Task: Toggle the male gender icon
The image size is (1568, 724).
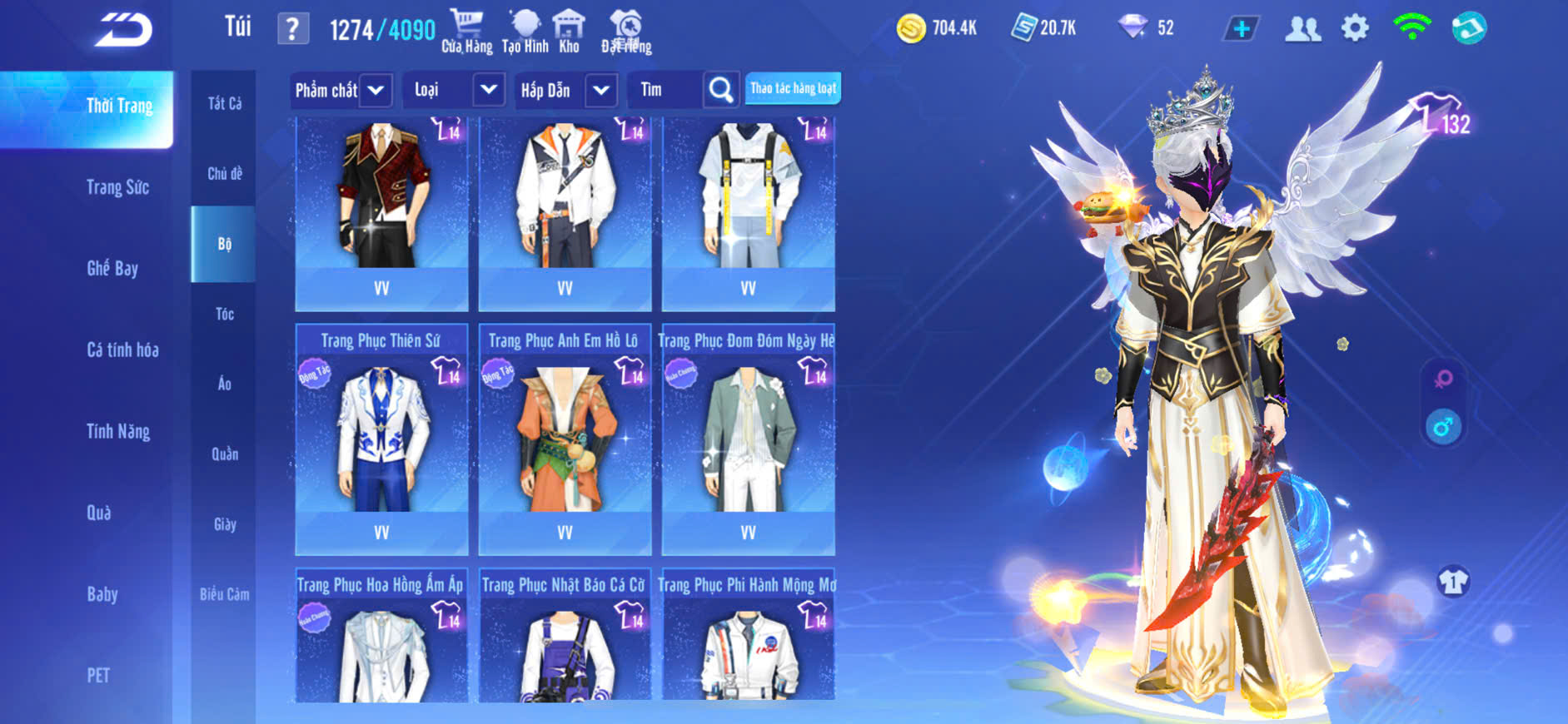Action: (1443, 427)
